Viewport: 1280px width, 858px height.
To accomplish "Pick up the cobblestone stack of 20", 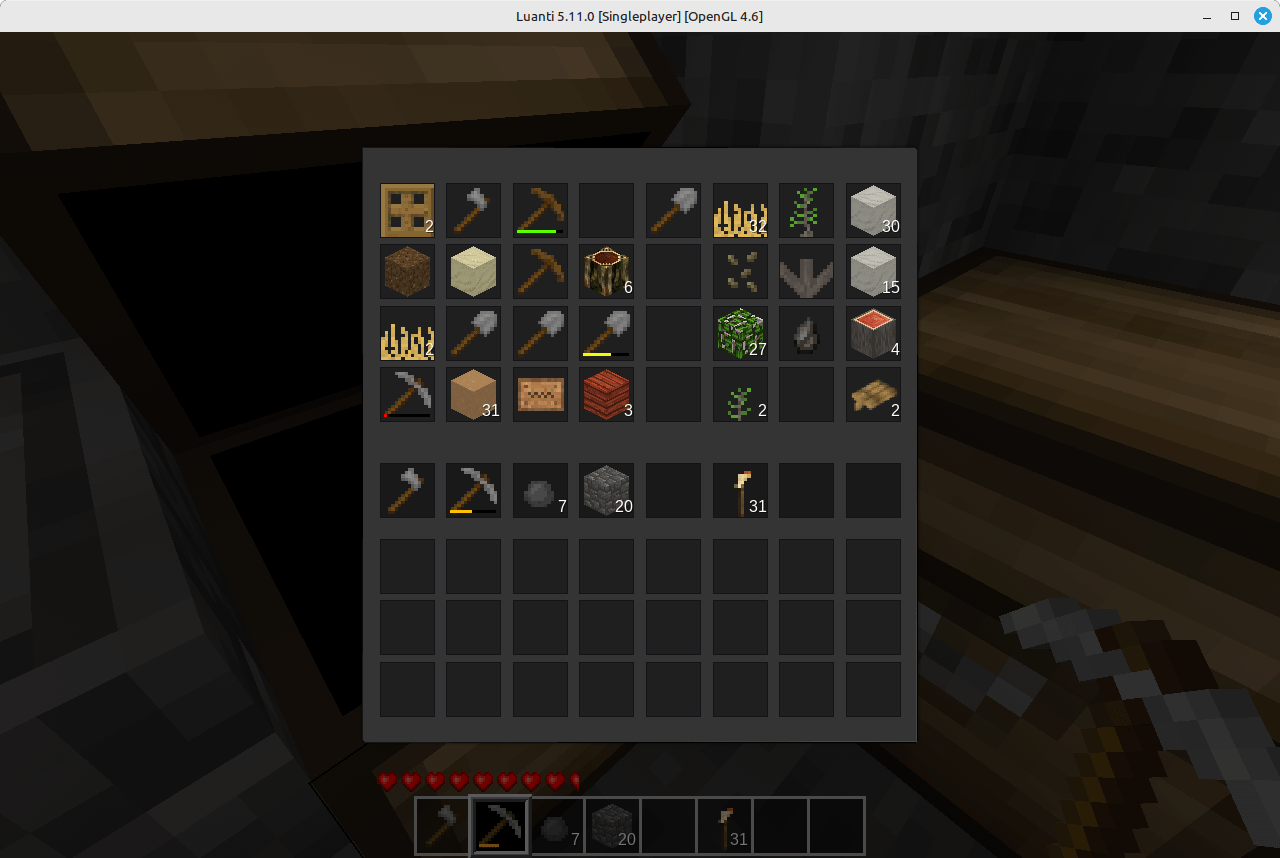I will coord(606,490).
